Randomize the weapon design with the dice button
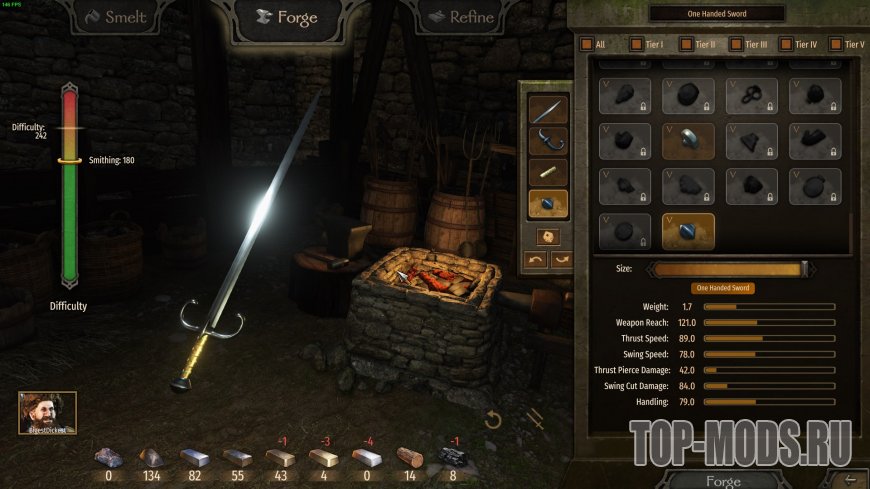The width and height of the screenshot is (870, 489). pos(547,237)
